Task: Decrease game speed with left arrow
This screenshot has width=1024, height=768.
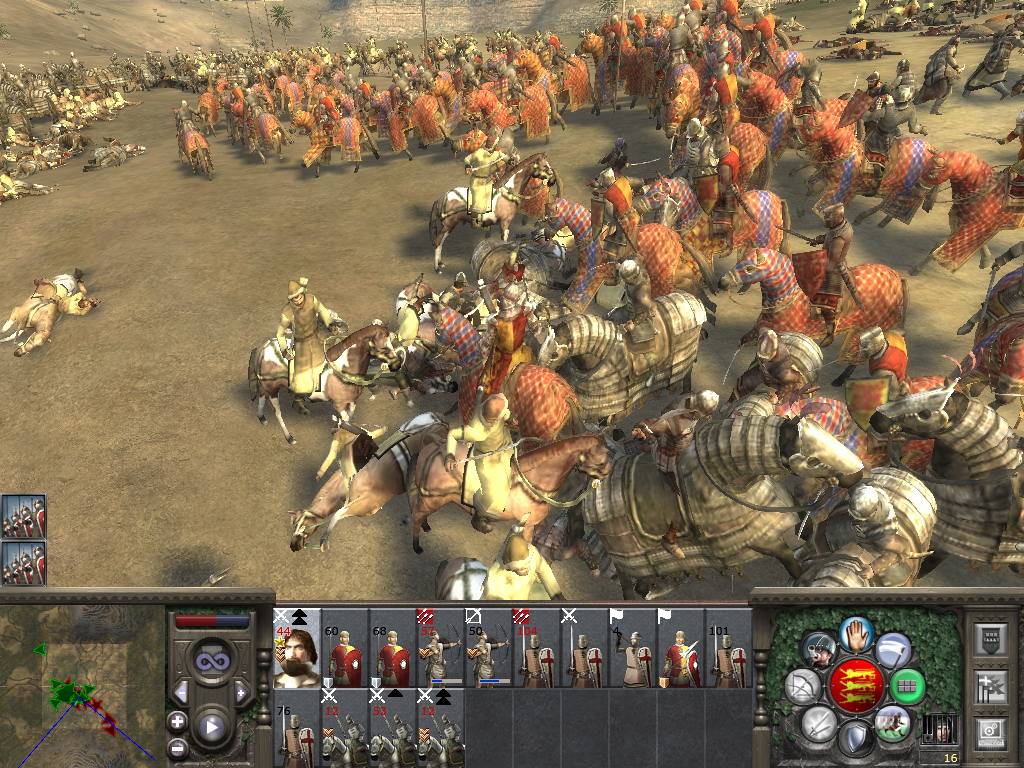Action: [181, 692]
